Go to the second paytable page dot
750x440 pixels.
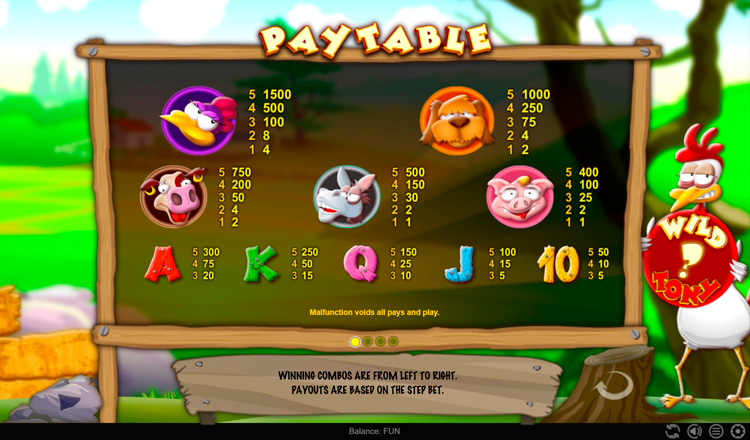pos(368,342)
